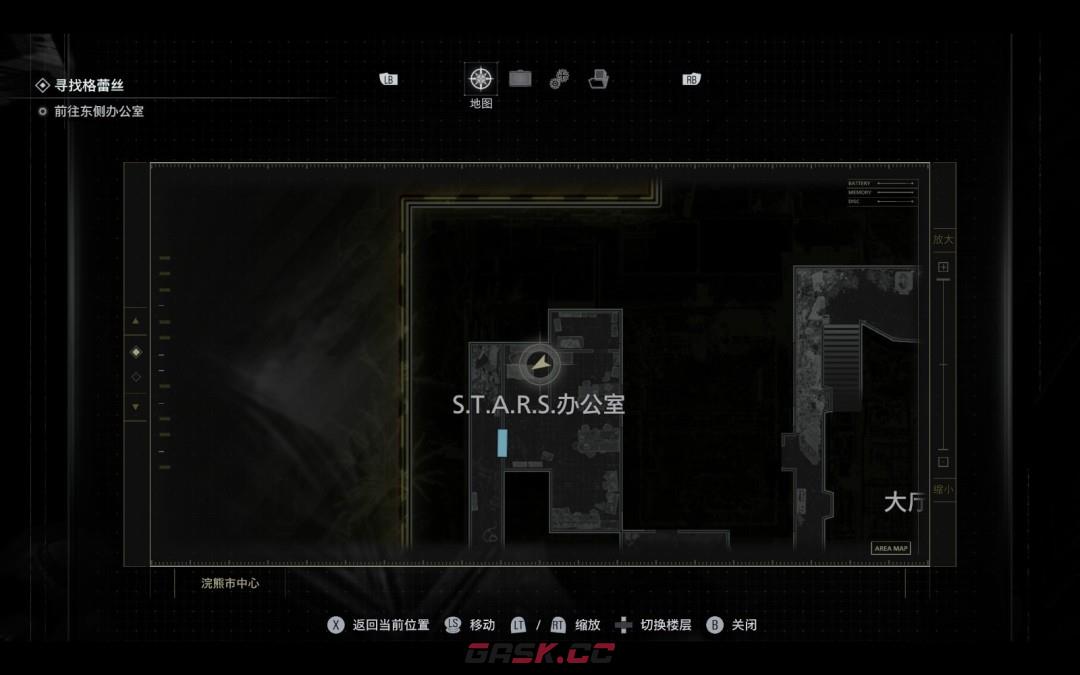Viewport: 1080px width, 675px height.
Task: Go up one floor with the up arrow
Action: click(x=136, y=322)
